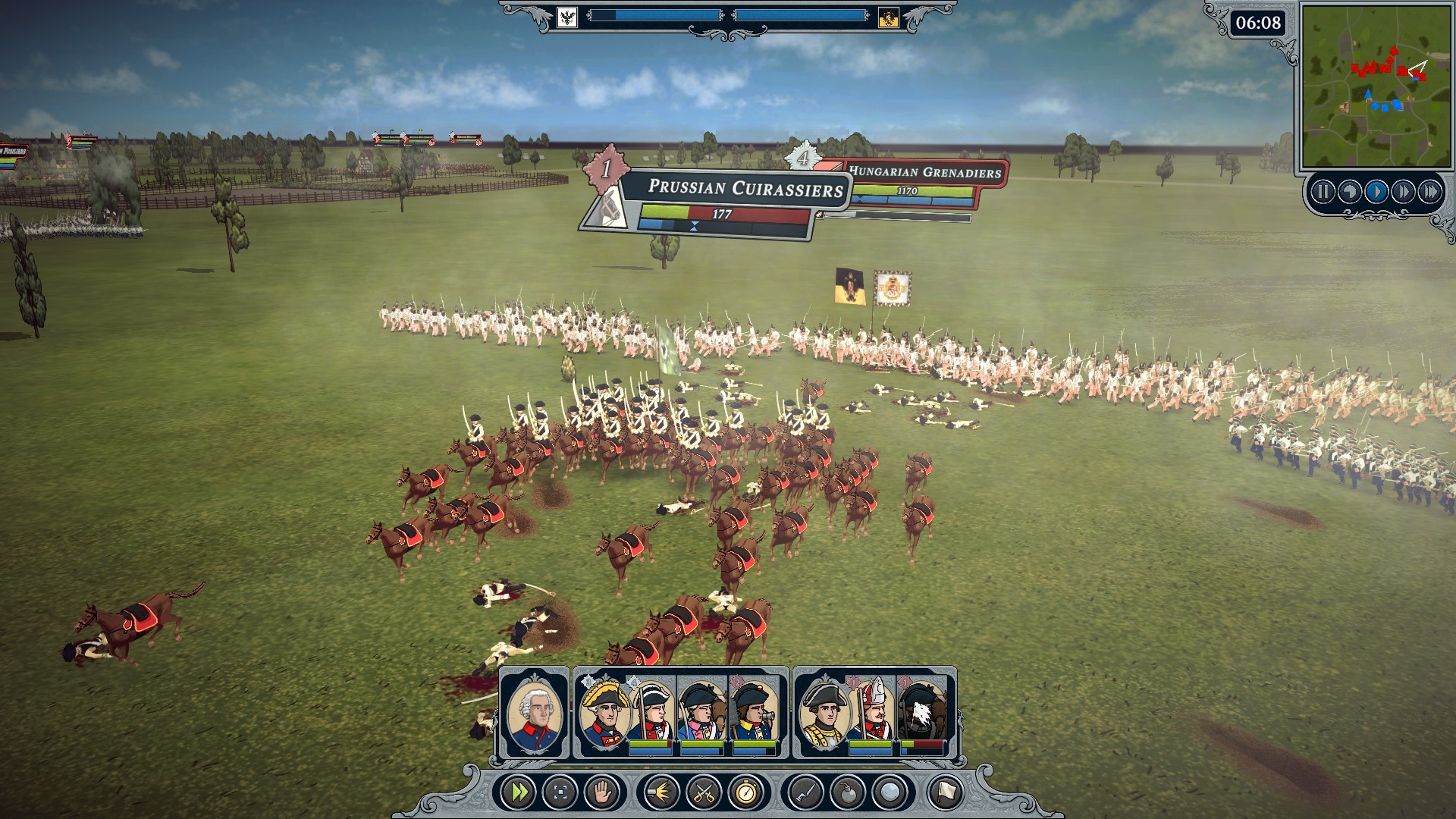This screenshot has height=819, width=1456.
Task: Select the gold-braided tricorne officer portrait
Action: point(824,713)
